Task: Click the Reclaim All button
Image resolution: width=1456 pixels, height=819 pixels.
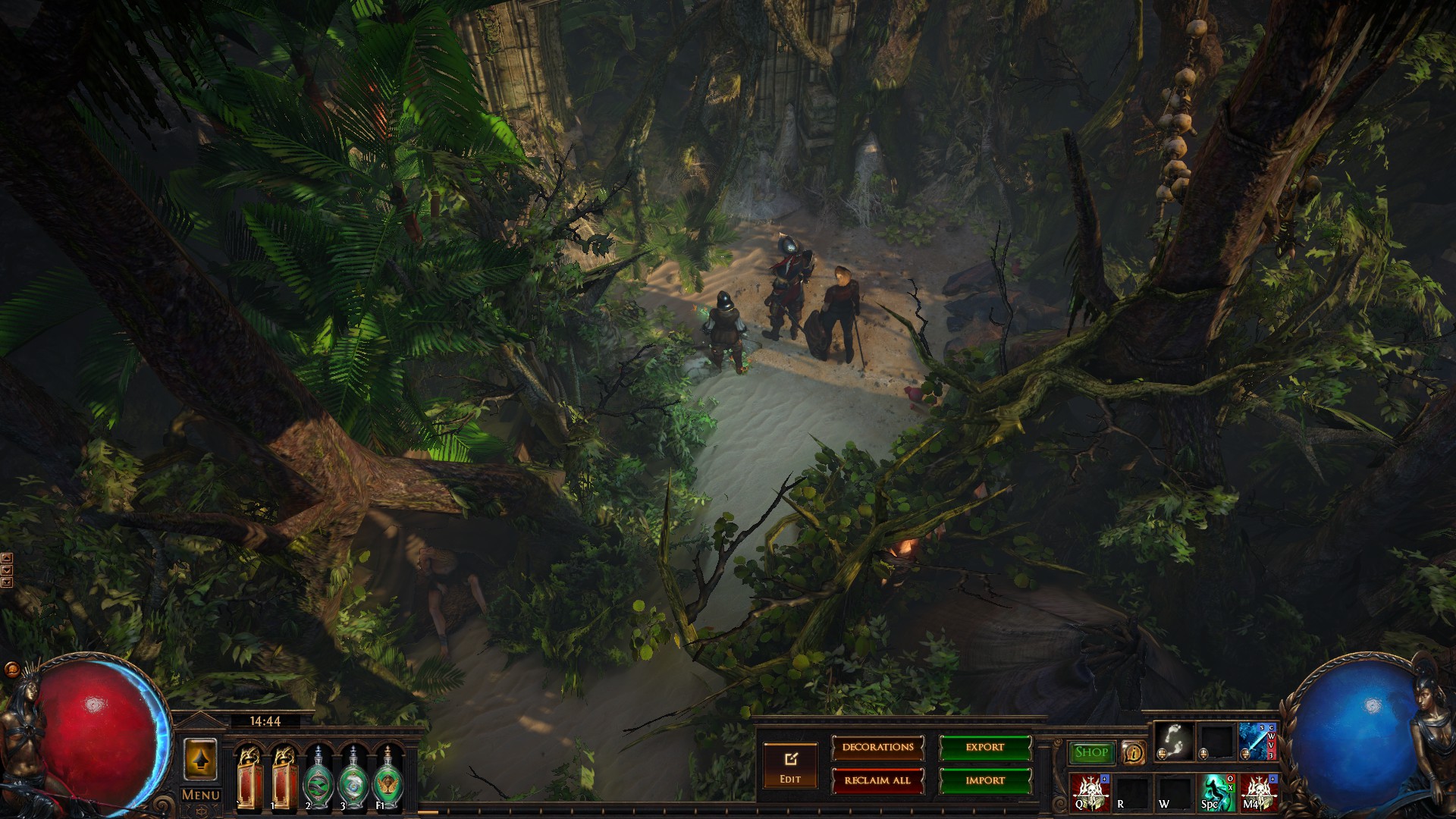Action: pos(877,780)
